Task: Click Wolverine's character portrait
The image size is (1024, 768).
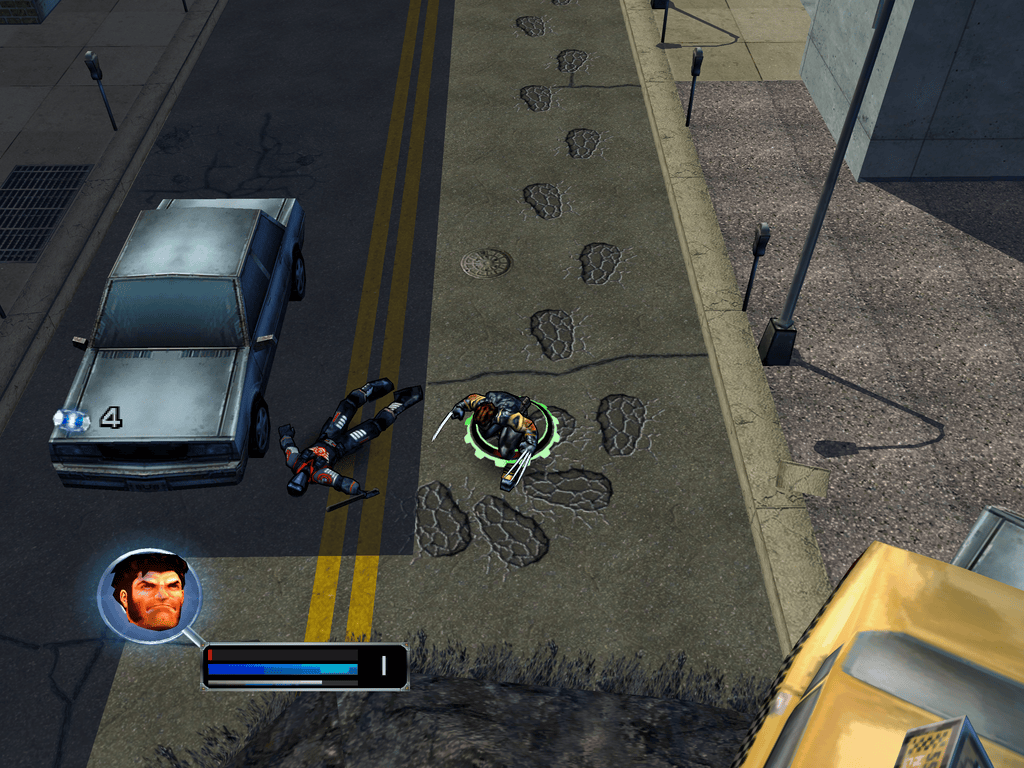Action: pyautogui.click(x=150, y=596)
